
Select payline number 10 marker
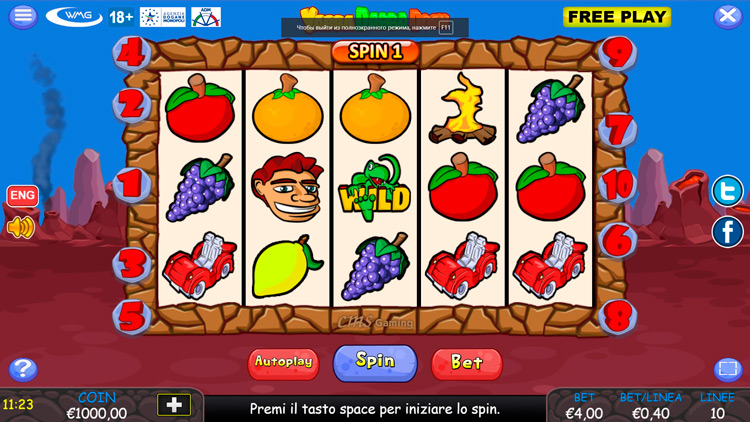(x=619, y=184)
